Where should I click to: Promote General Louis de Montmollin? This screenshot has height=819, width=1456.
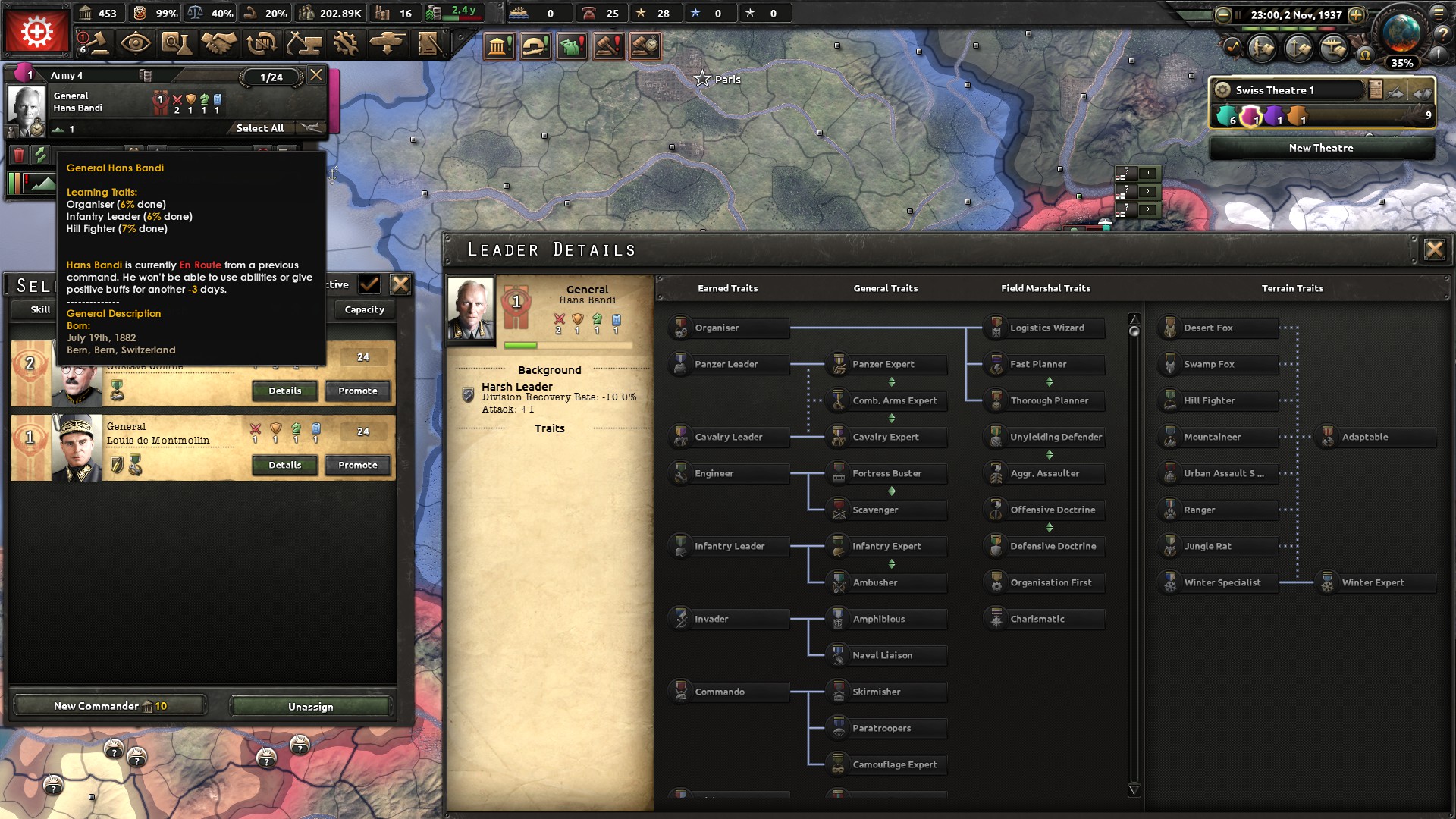click(357, 465)
